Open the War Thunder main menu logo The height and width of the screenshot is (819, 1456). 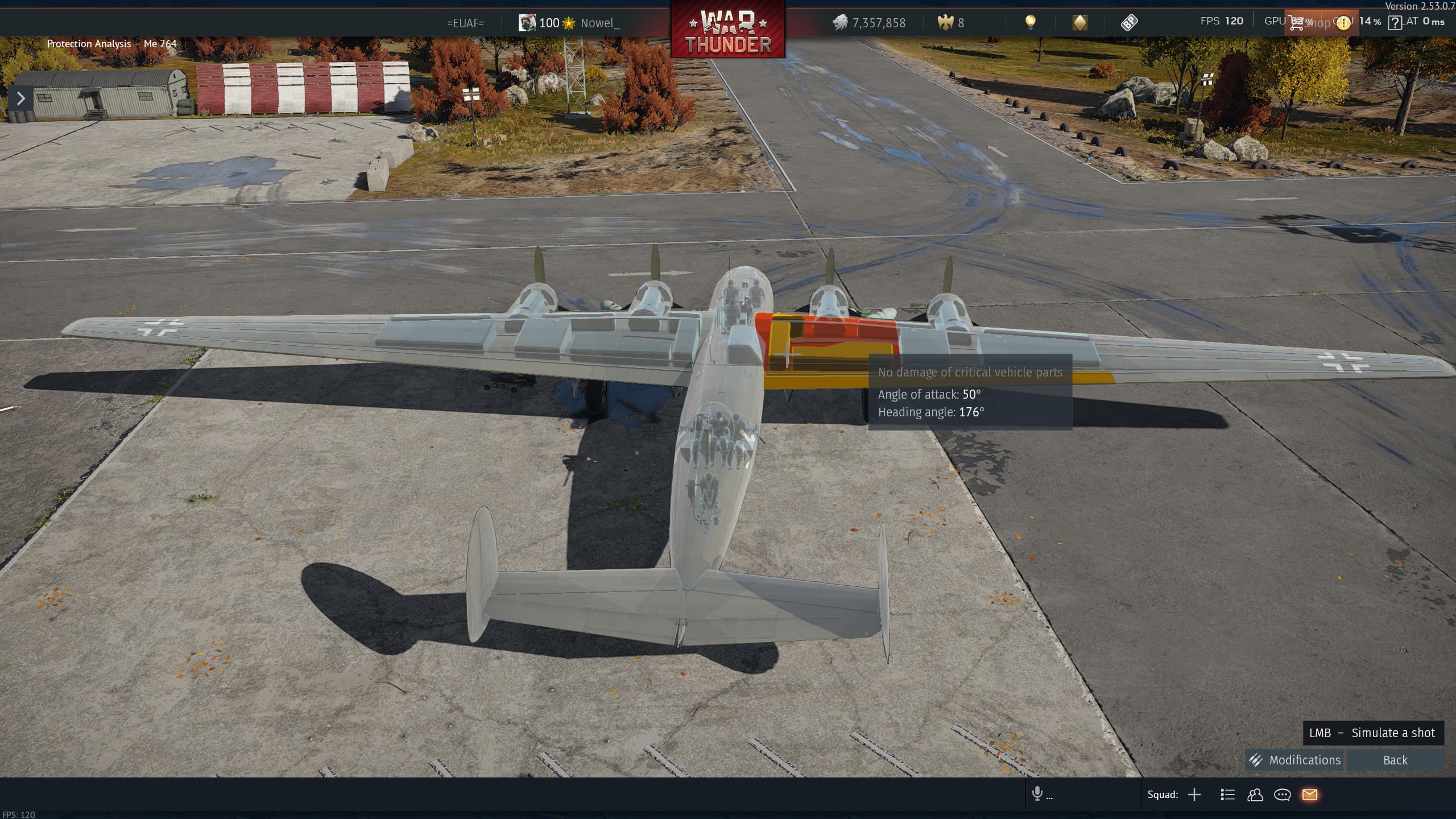(x=728, y=30)
